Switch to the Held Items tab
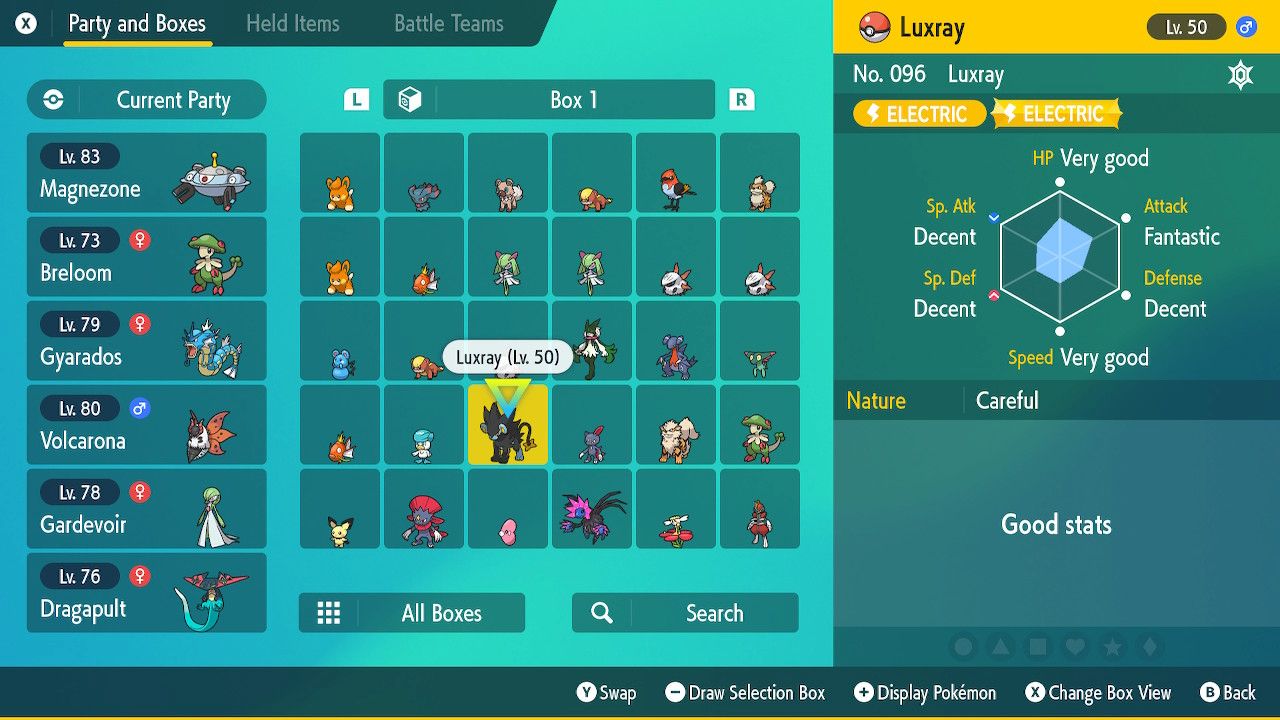 (292, 23)
